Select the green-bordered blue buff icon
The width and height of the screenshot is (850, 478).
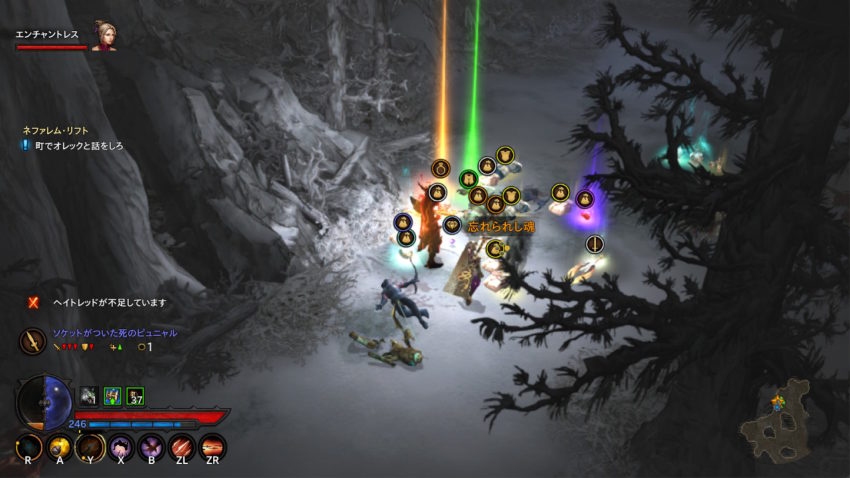pyautogui.click(x=112, y=396)
